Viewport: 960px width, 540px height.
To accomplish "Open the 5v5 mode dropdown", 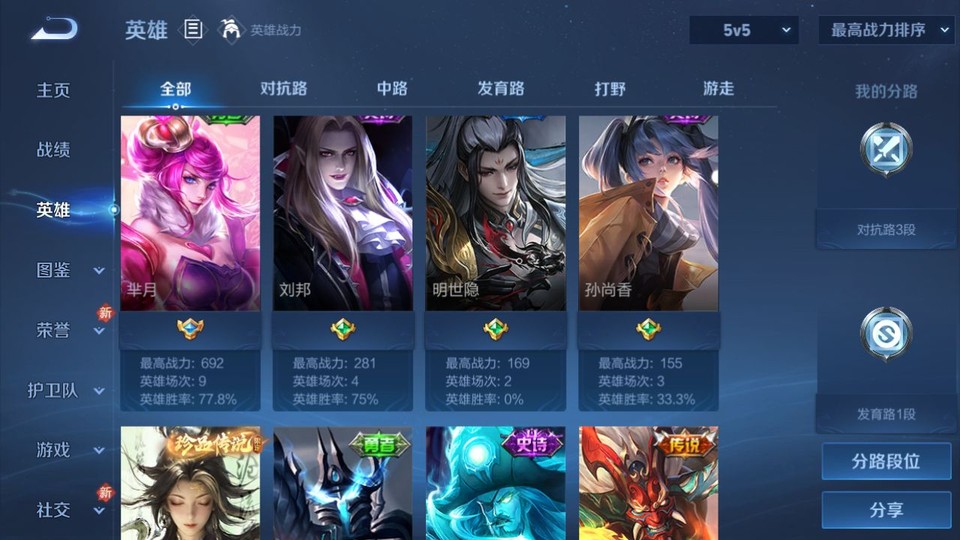I will tap(744, 31).
